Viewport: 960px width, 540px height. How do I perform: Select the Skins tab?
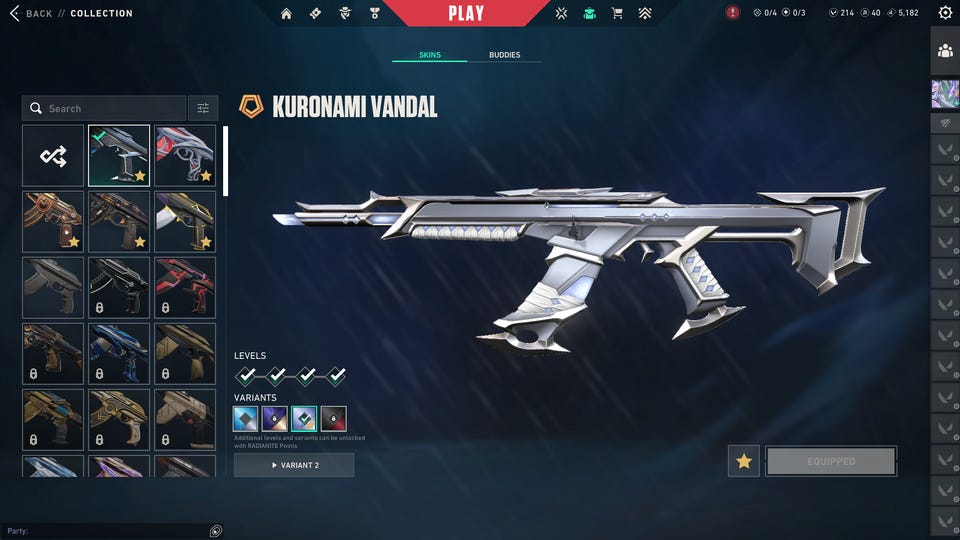pyautogui.click(x=429, y=55)
